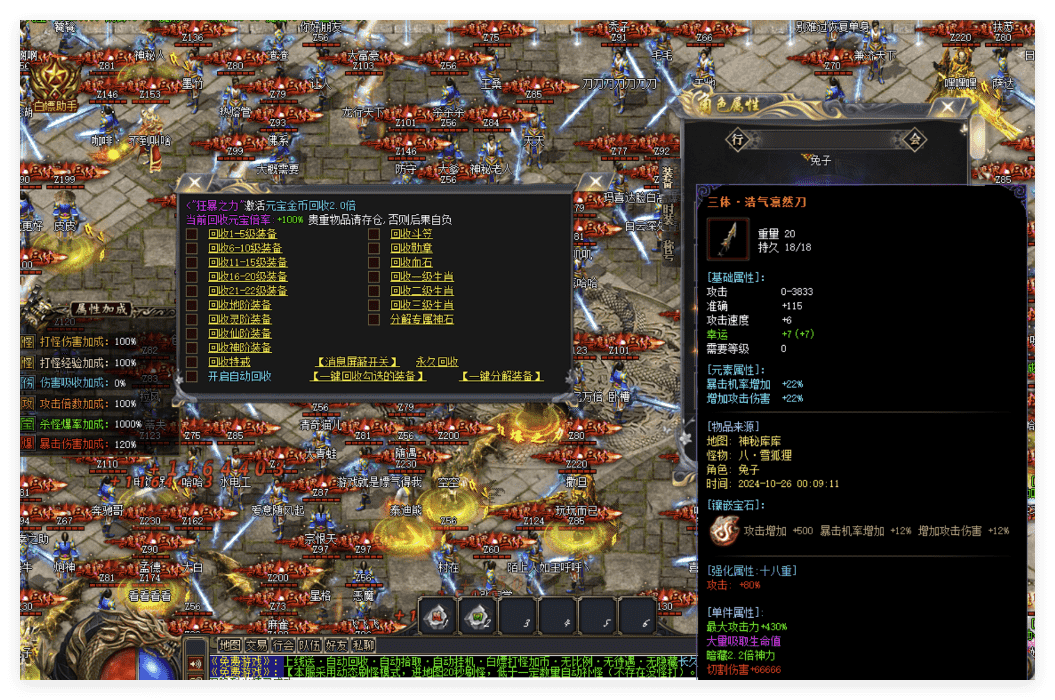
Task: Click the 回收21-22级装备 link
Action: pyautogui.click(x=247, y=291)
